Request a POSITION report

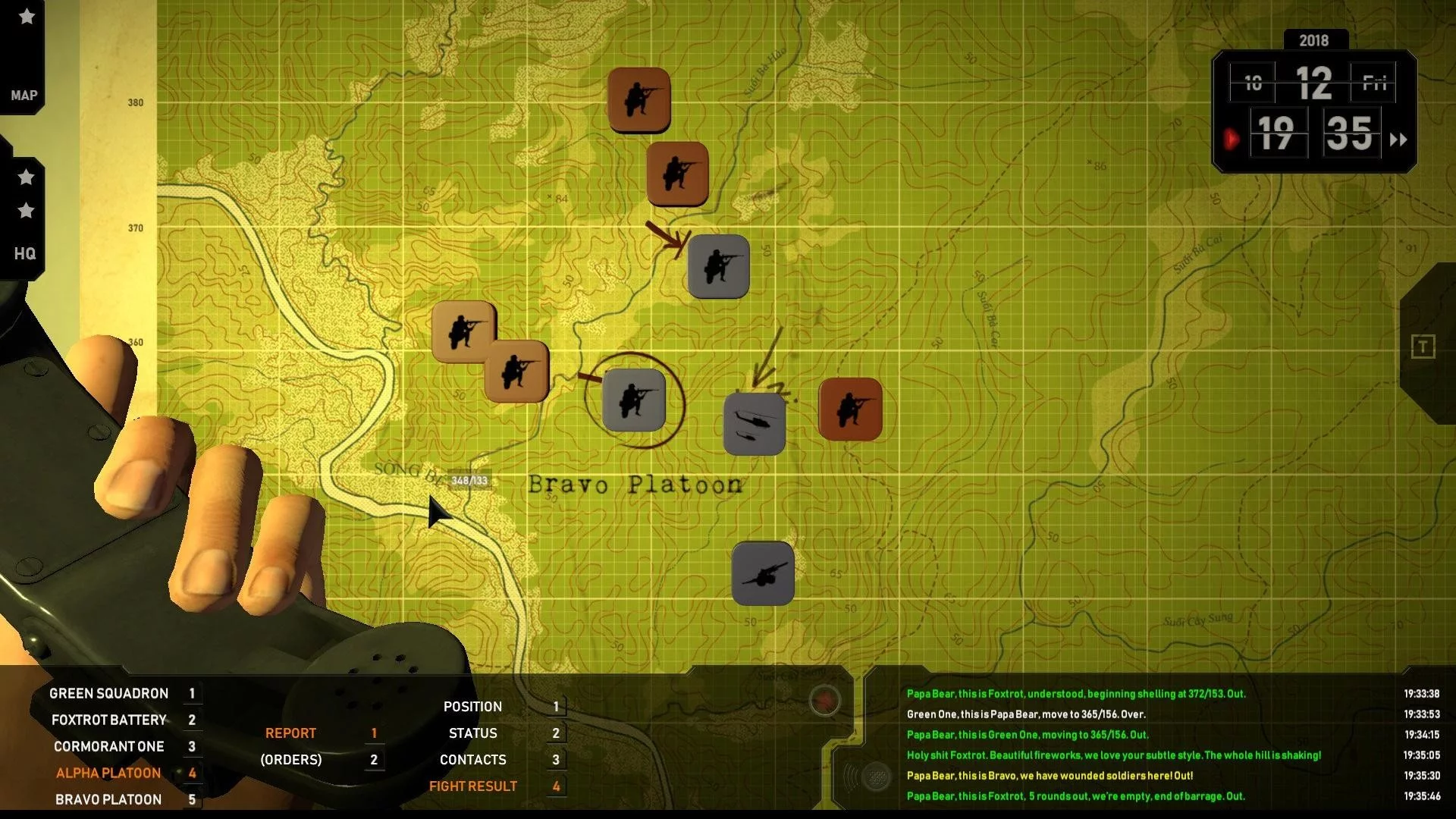[472, 707]
